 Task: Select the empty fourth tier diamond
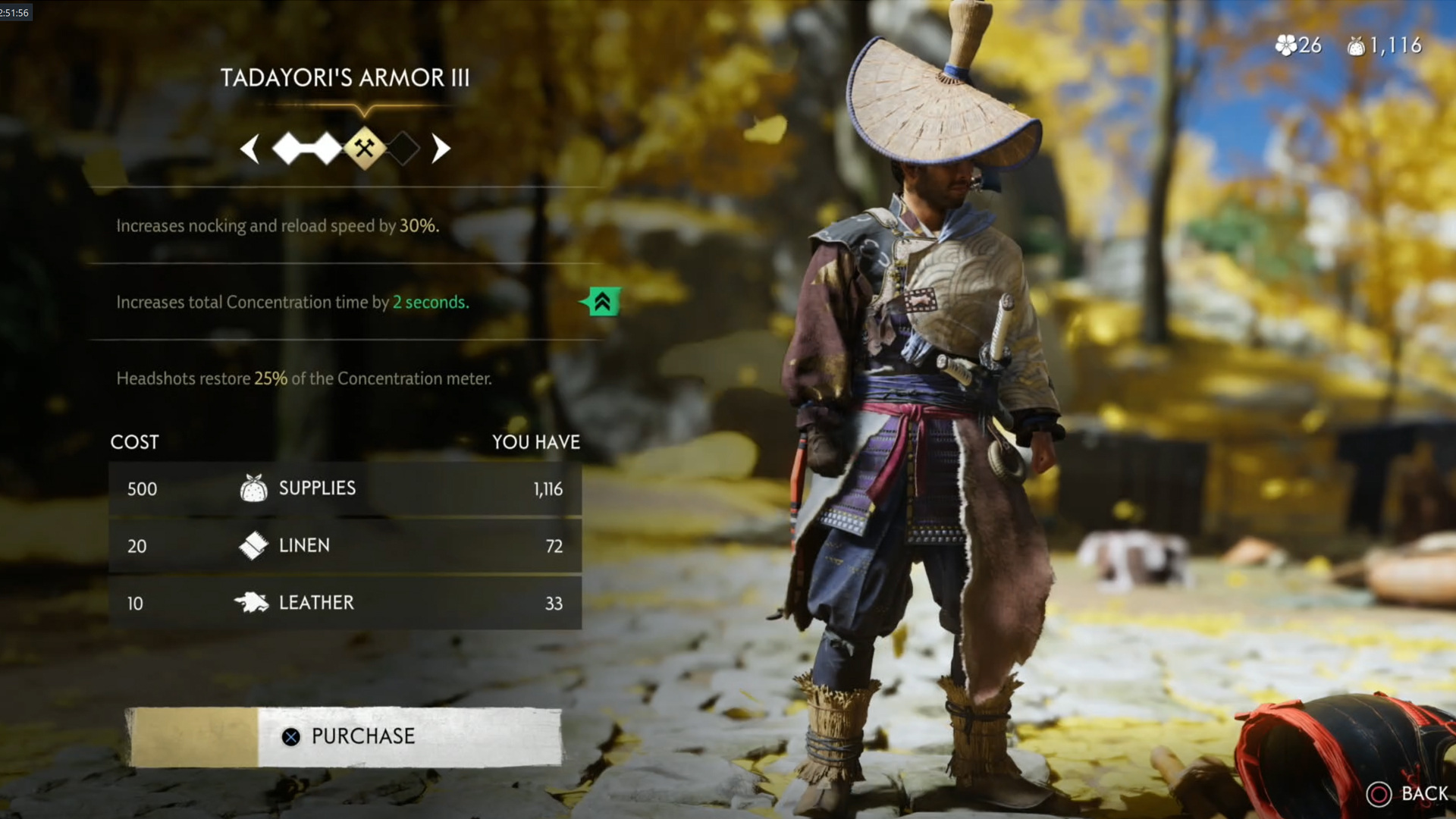tap(403, 148)
